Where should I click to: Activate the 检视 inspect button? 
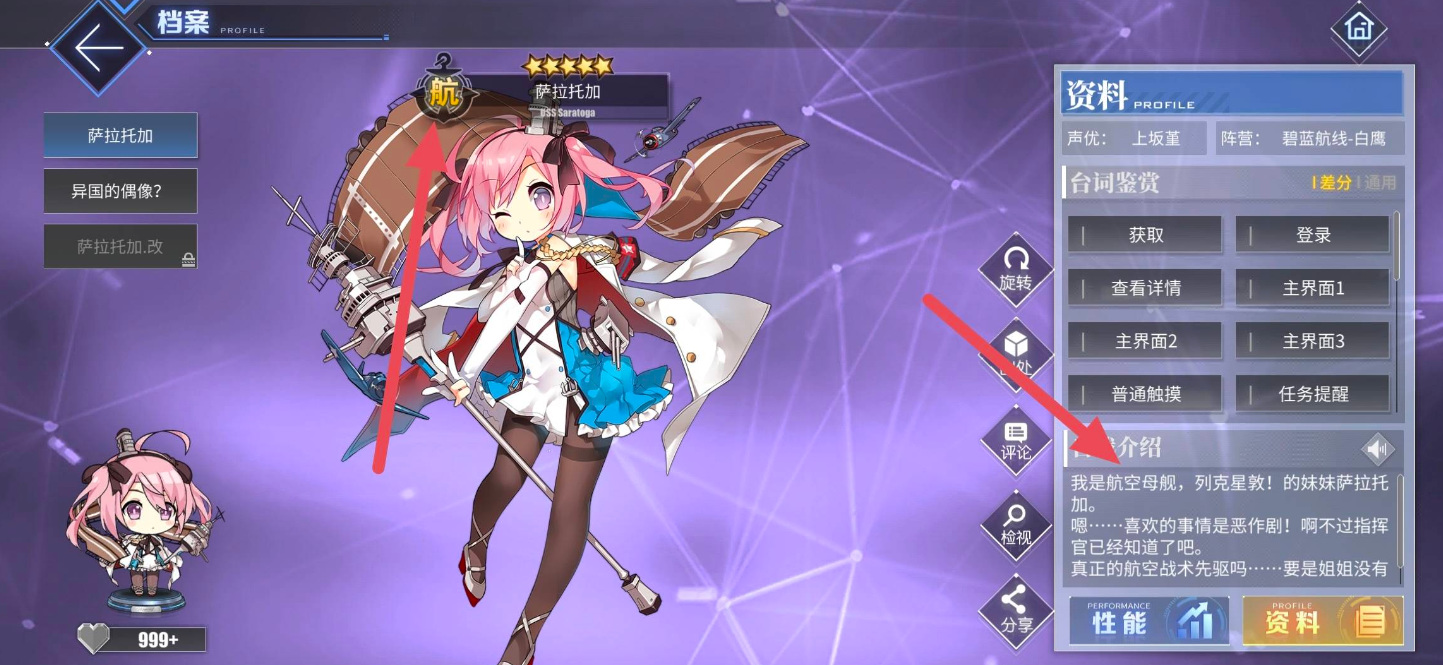coord(1015,525)
